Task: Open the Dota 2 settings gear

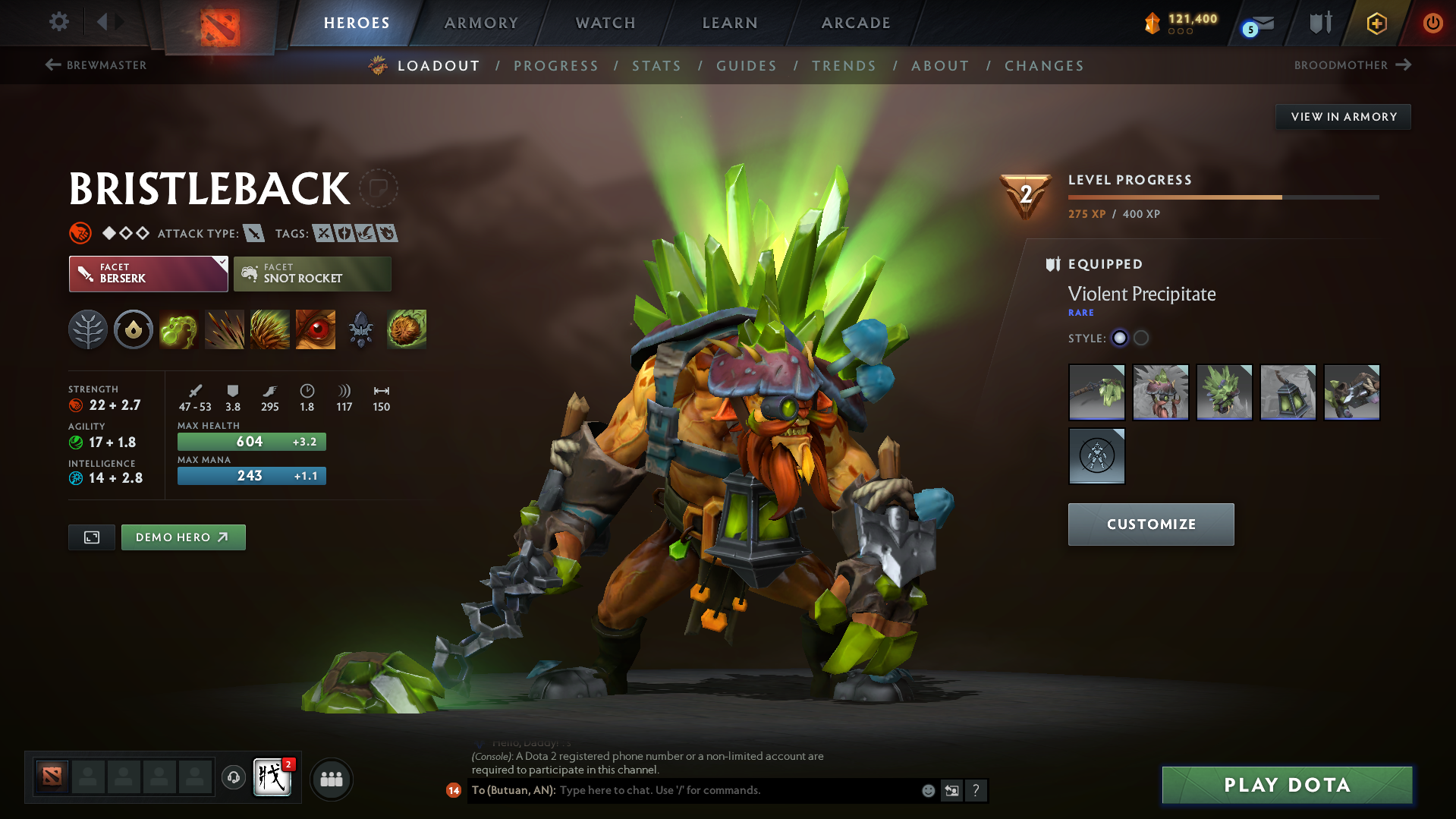Action: (x=59, y=22)
